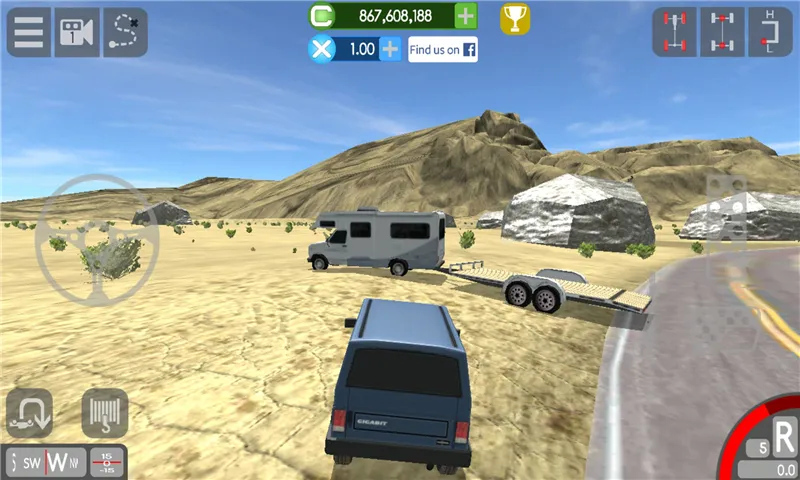Viewport: 800px width, 480px height.
Task: Open the trophy achievements
Action: coord(515,17)
